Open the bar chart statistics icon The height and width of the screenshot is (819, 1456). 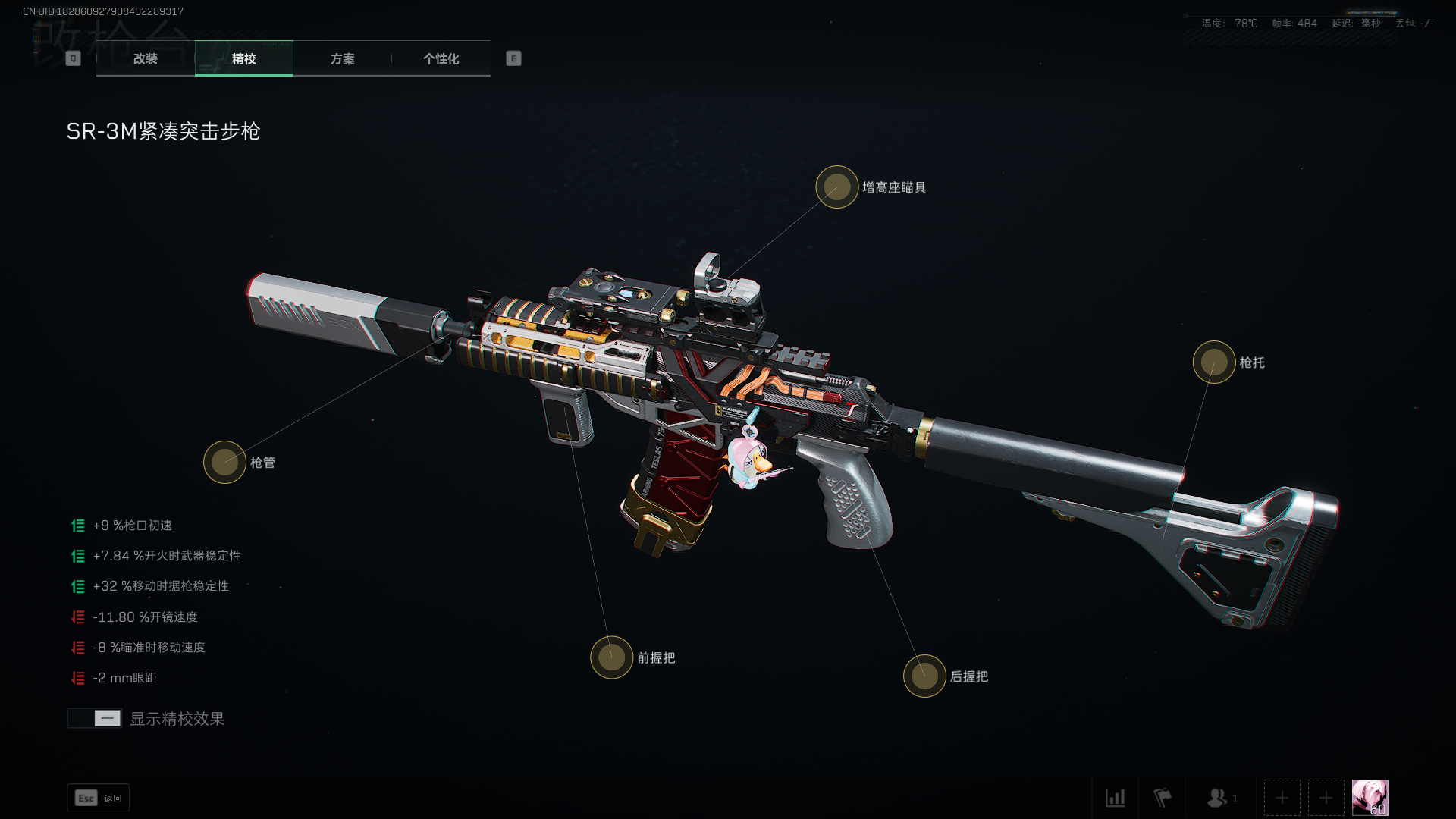point(1115,798)
